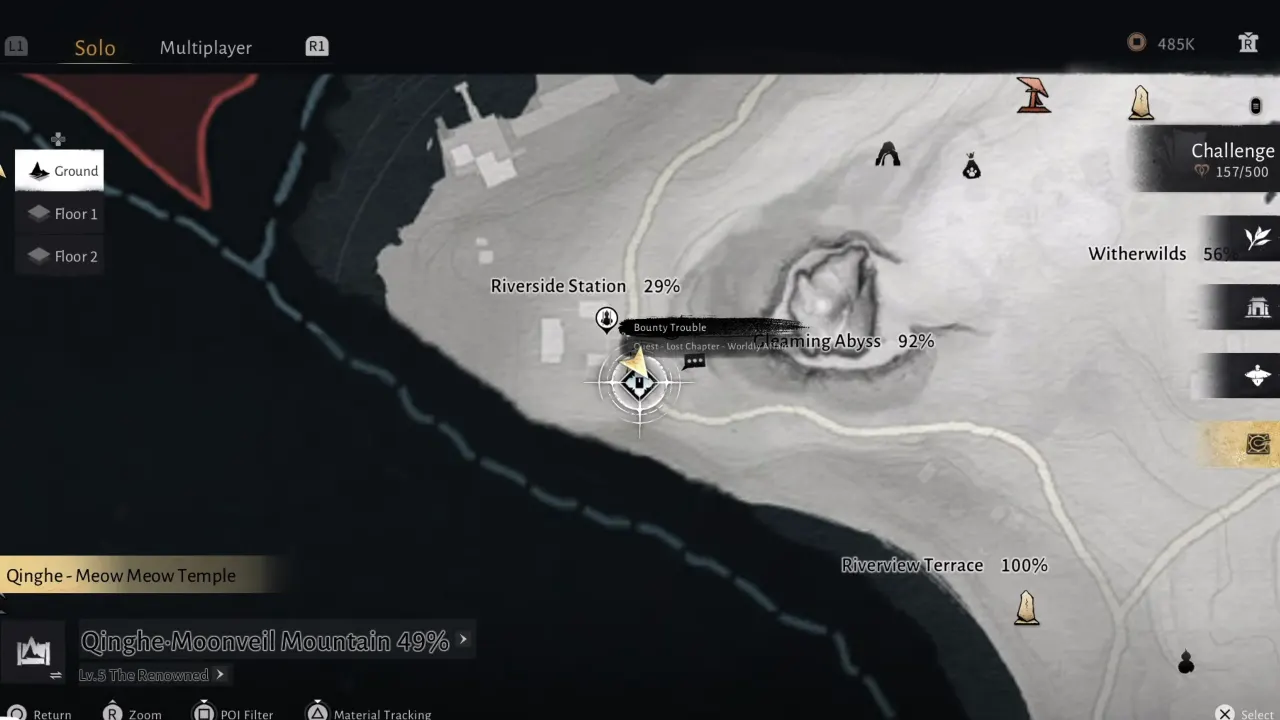Select the orange waypoint marker near top right
The image size is (1280, 720).
tap(1035, 95)
